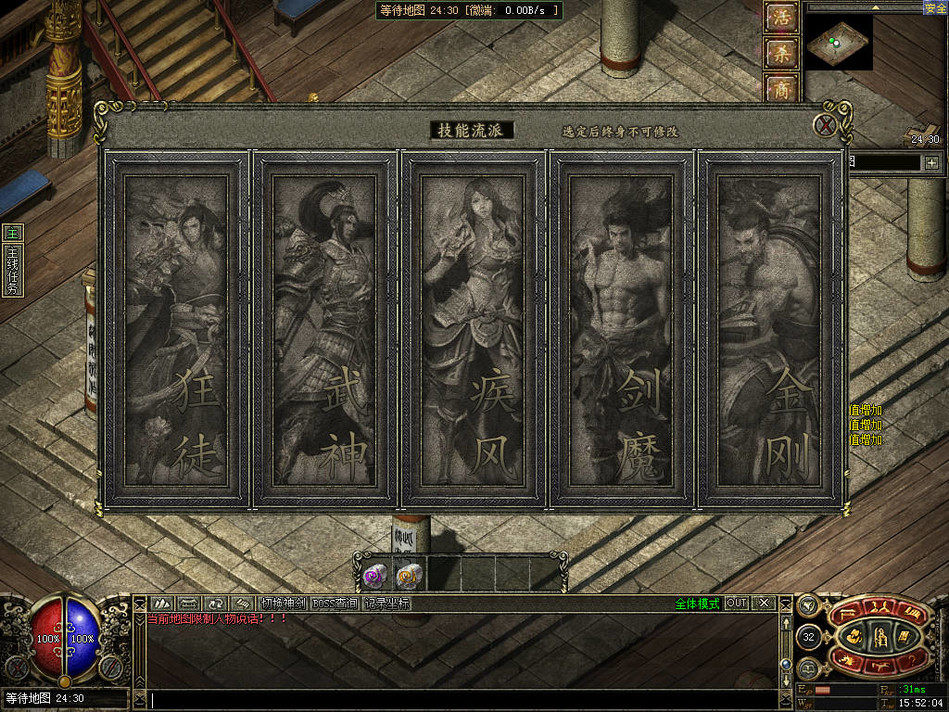Open the BOSS查询 lookup

tap(335, 603)
